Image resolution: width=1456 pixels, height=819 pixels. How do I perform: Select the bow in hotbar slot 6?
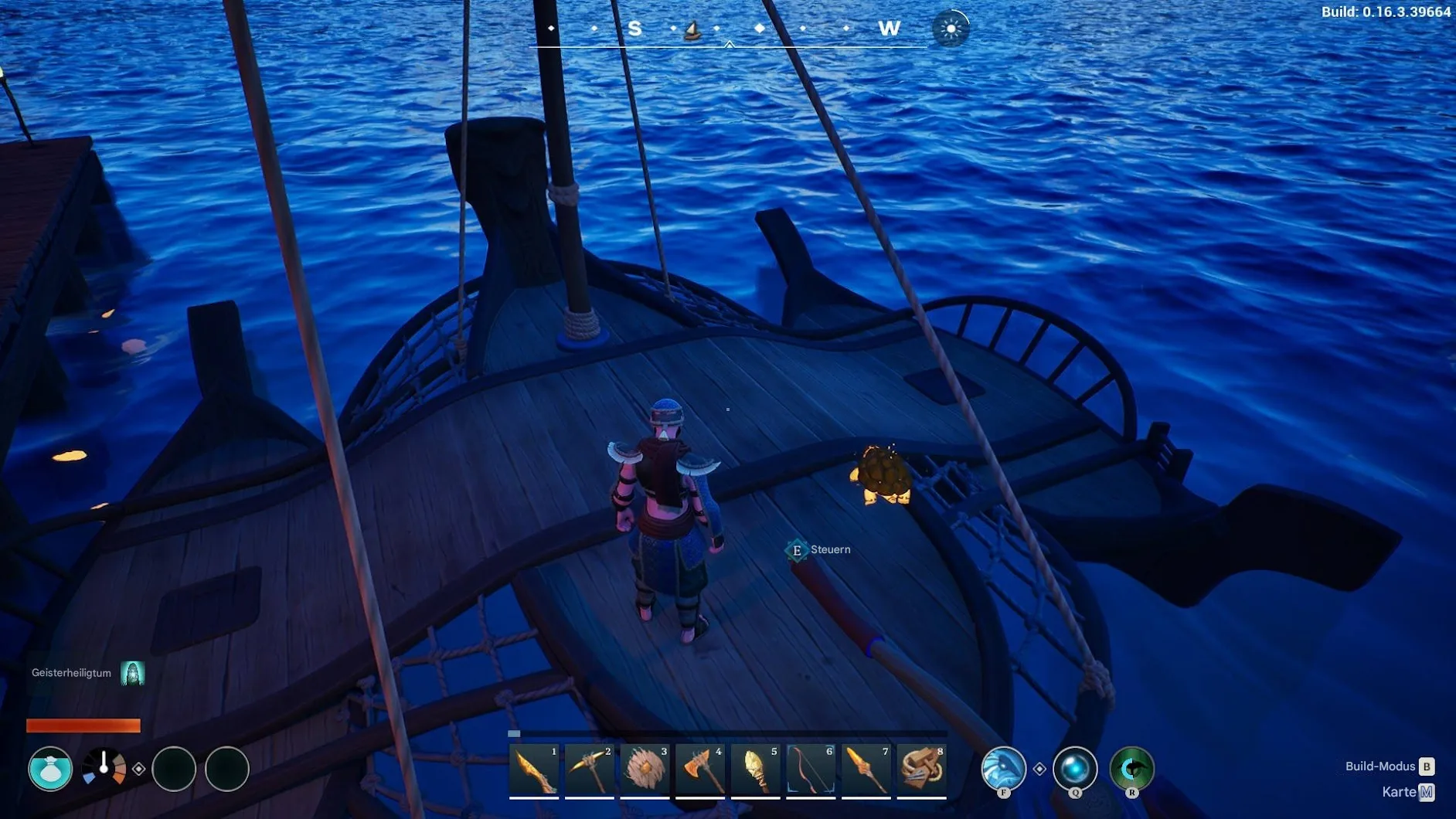click(811, 770)
